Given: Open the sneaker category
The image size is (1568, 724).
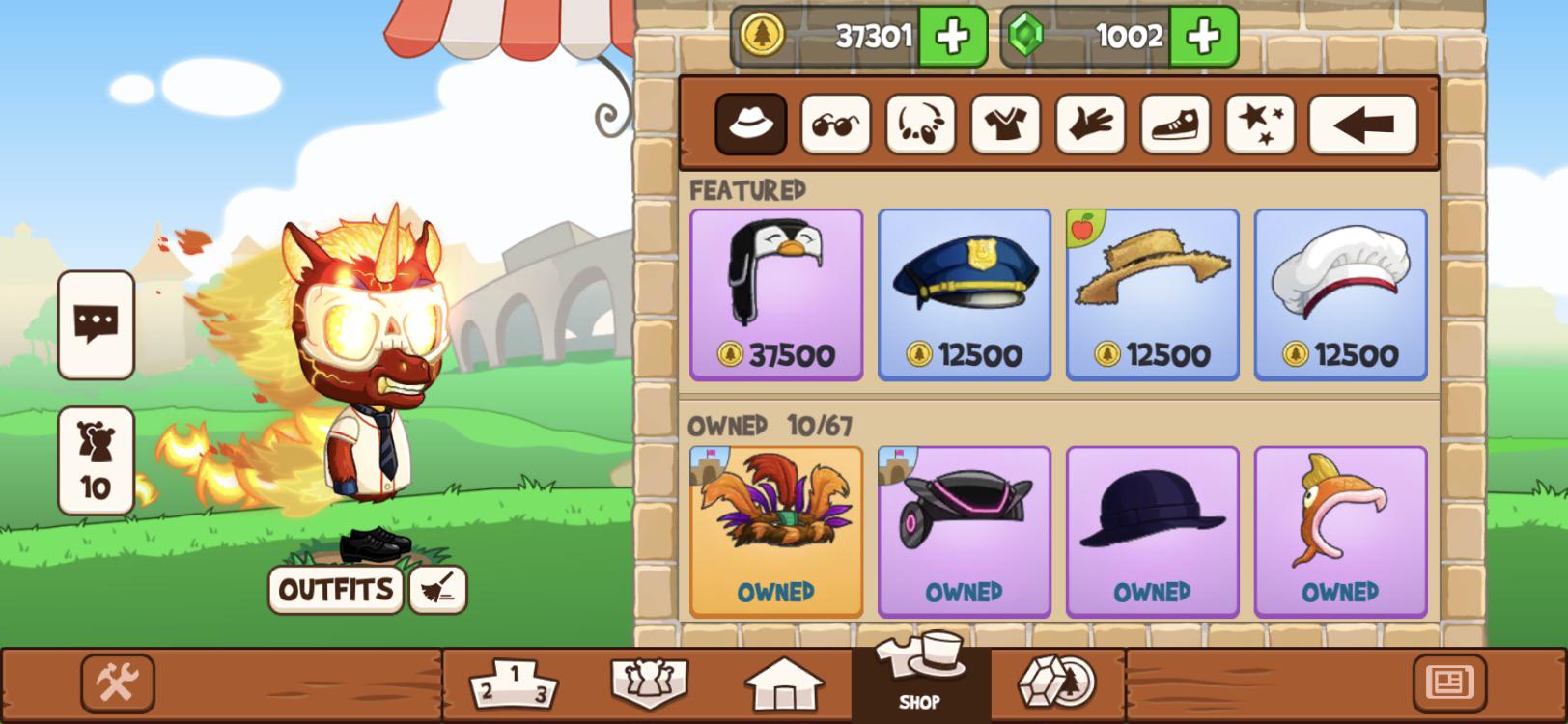Looking at the screenshot, I should pyautogui.click(x=1174, y=124).
